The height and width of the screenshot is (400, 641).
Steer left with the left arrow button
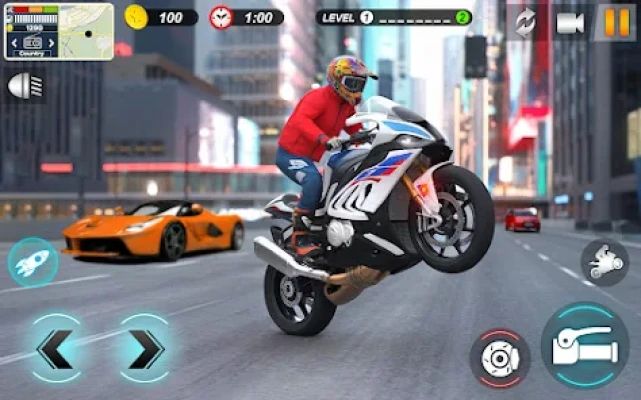[x=55, y=349]
